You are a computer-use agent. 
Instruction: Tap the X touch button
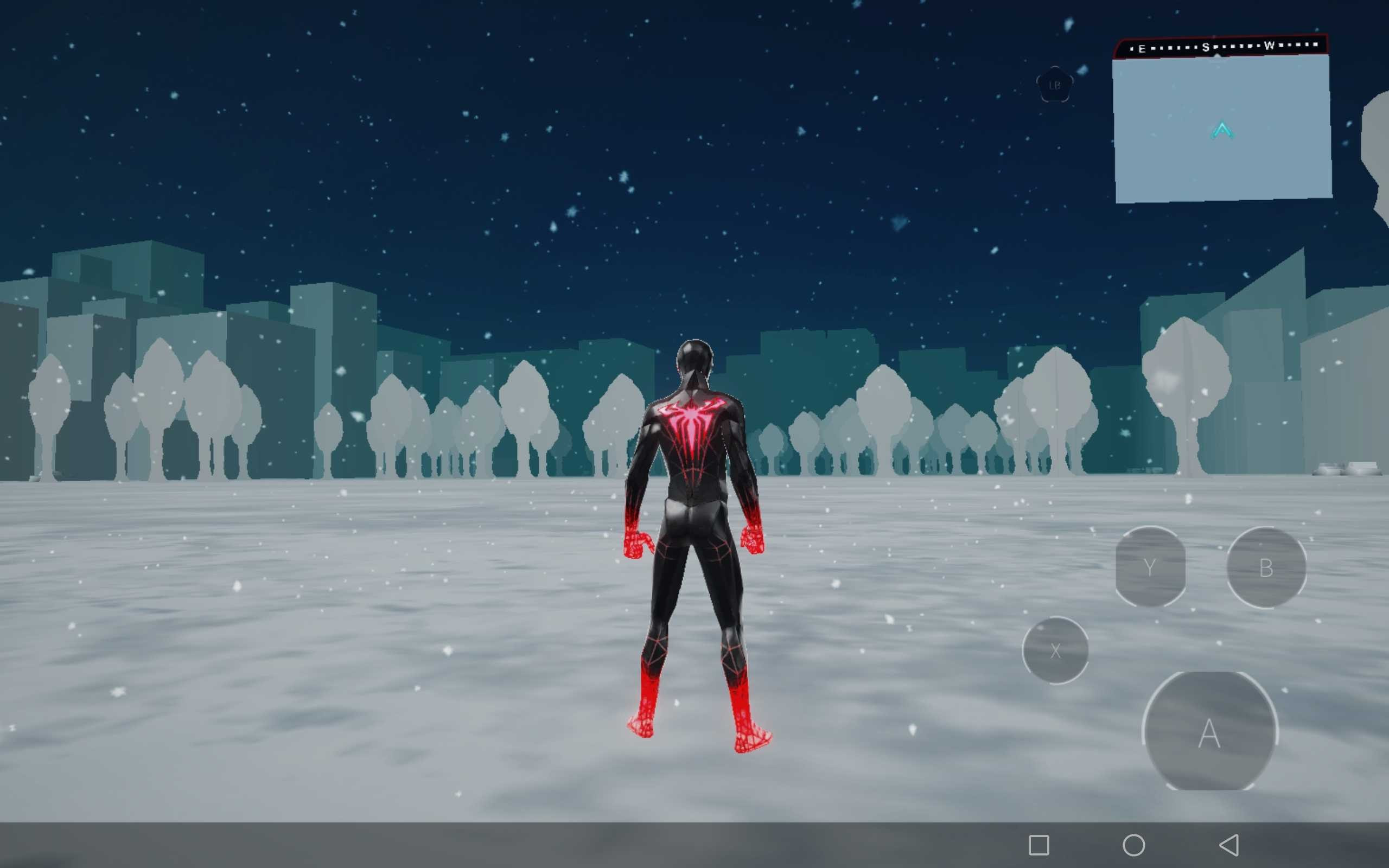point(1055,650)
